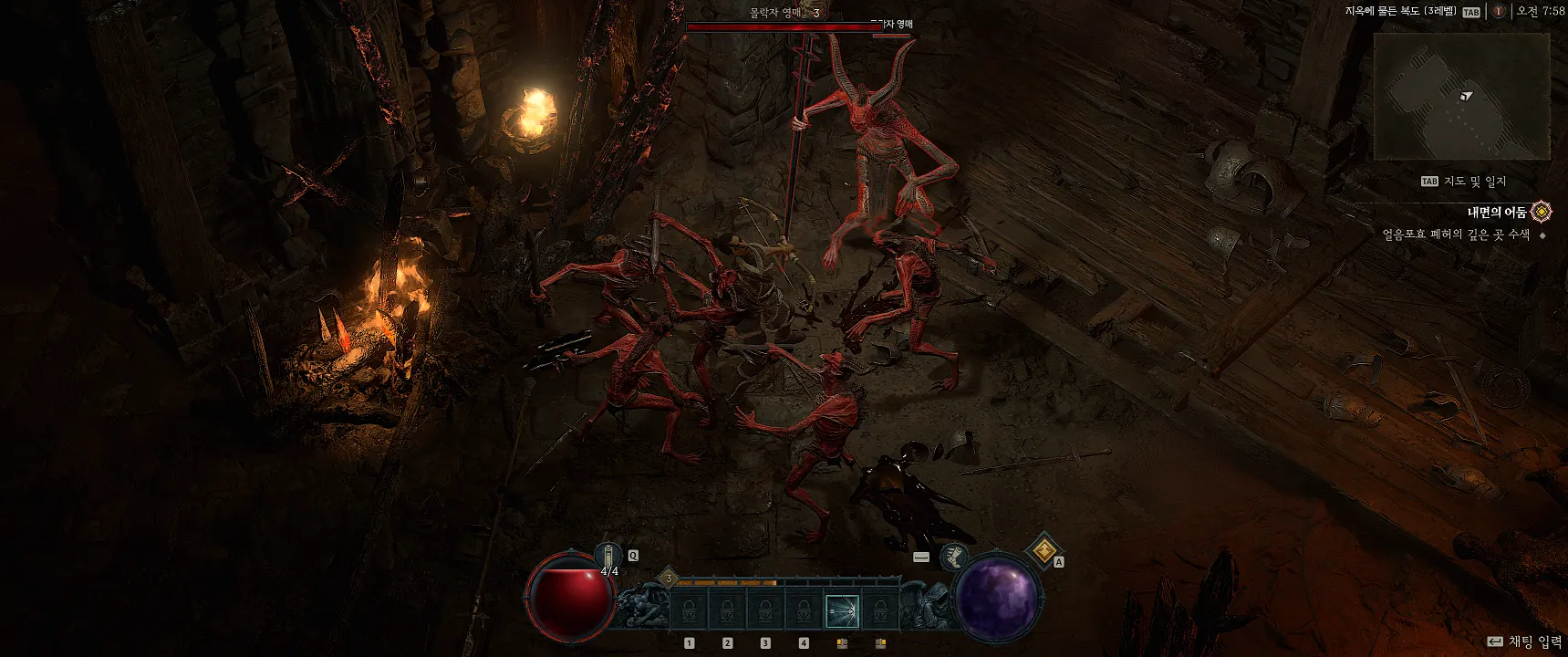Click the 지도 및 일지 map label

point(1474,182)
